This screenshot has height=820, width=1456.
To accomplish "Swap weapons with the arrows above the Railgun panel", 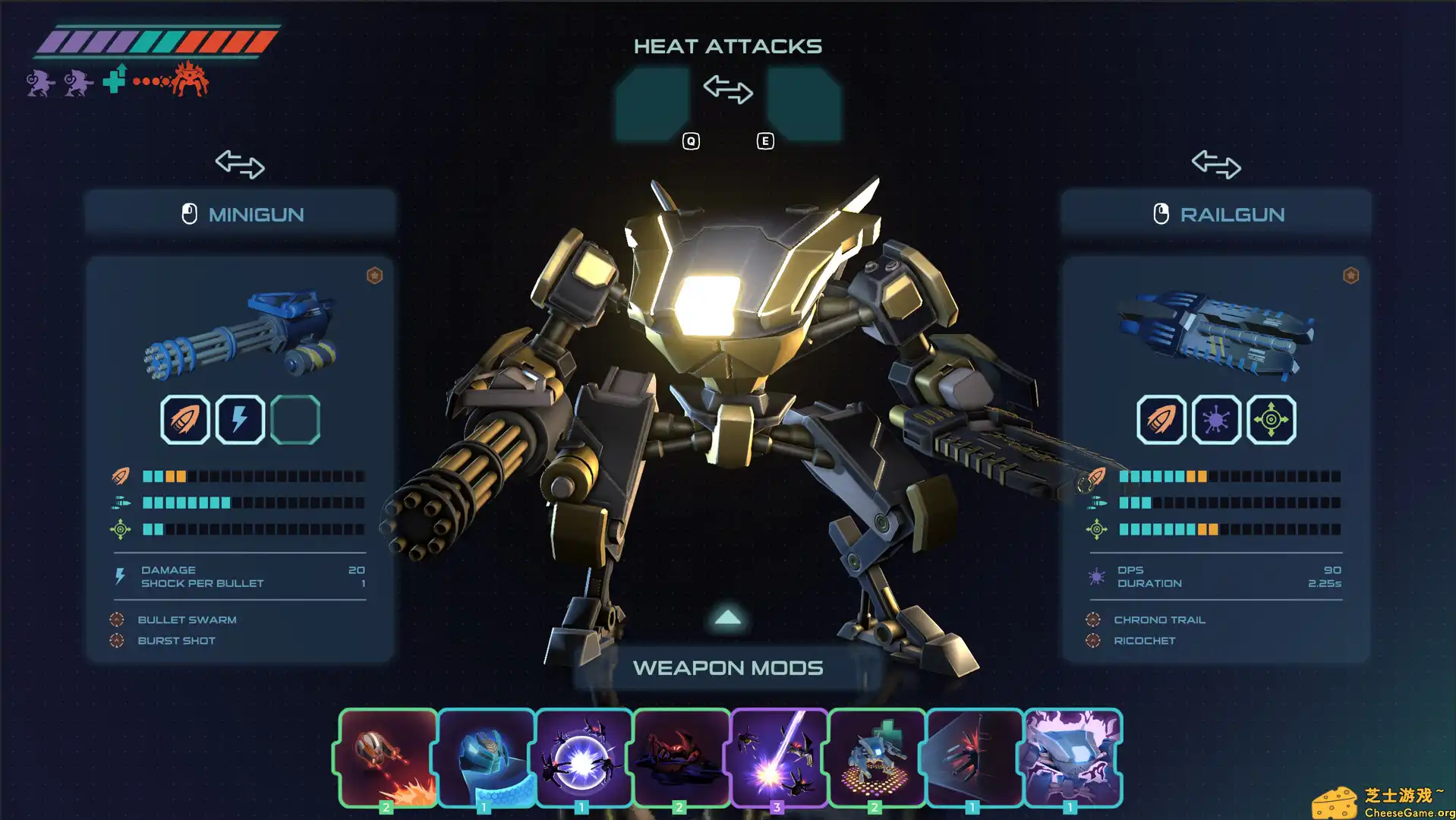I will tap(1215, 164).
